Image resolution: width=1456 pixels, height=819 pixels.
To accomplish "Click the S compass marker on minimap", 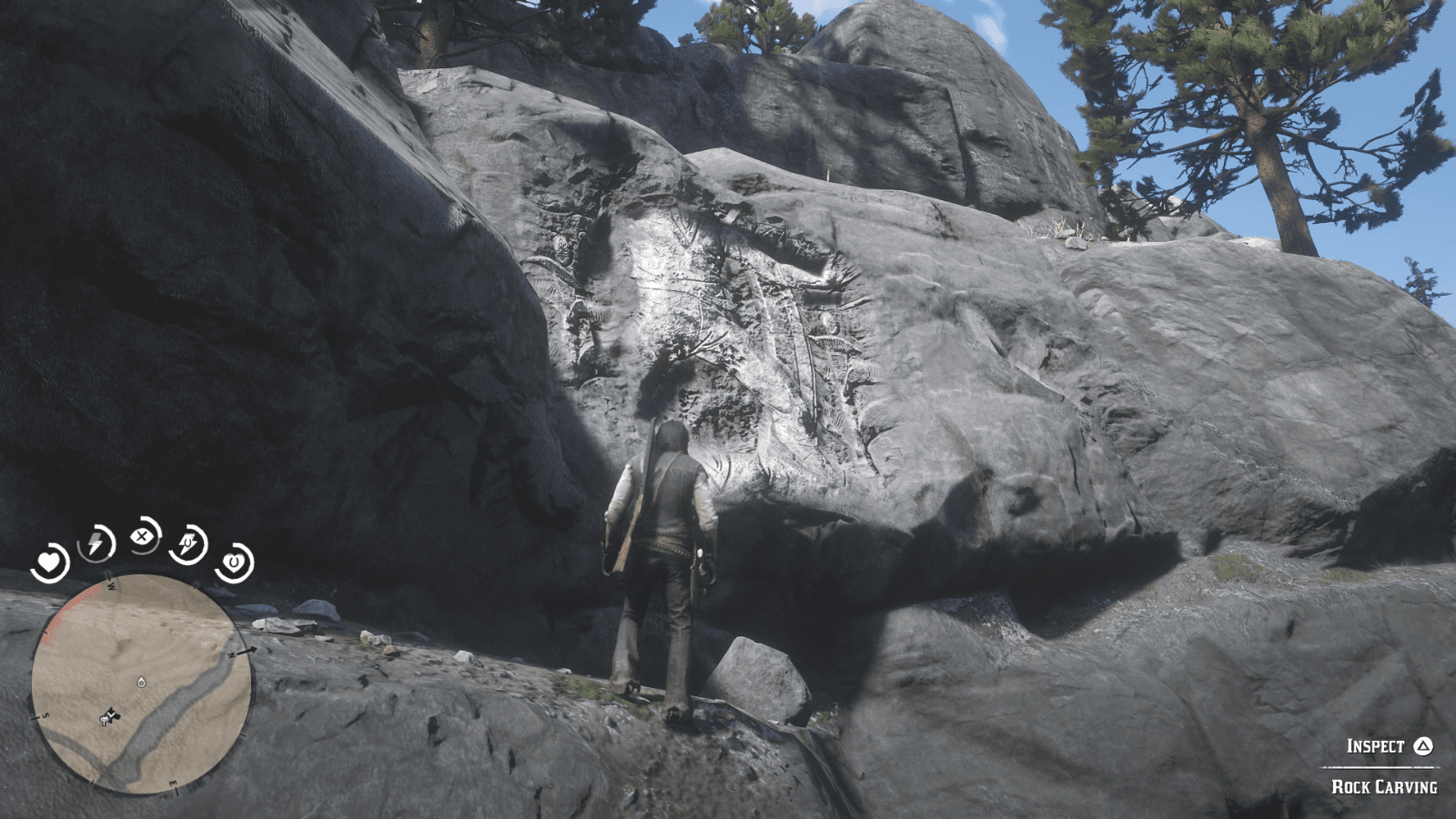I will tap(46, 715).
